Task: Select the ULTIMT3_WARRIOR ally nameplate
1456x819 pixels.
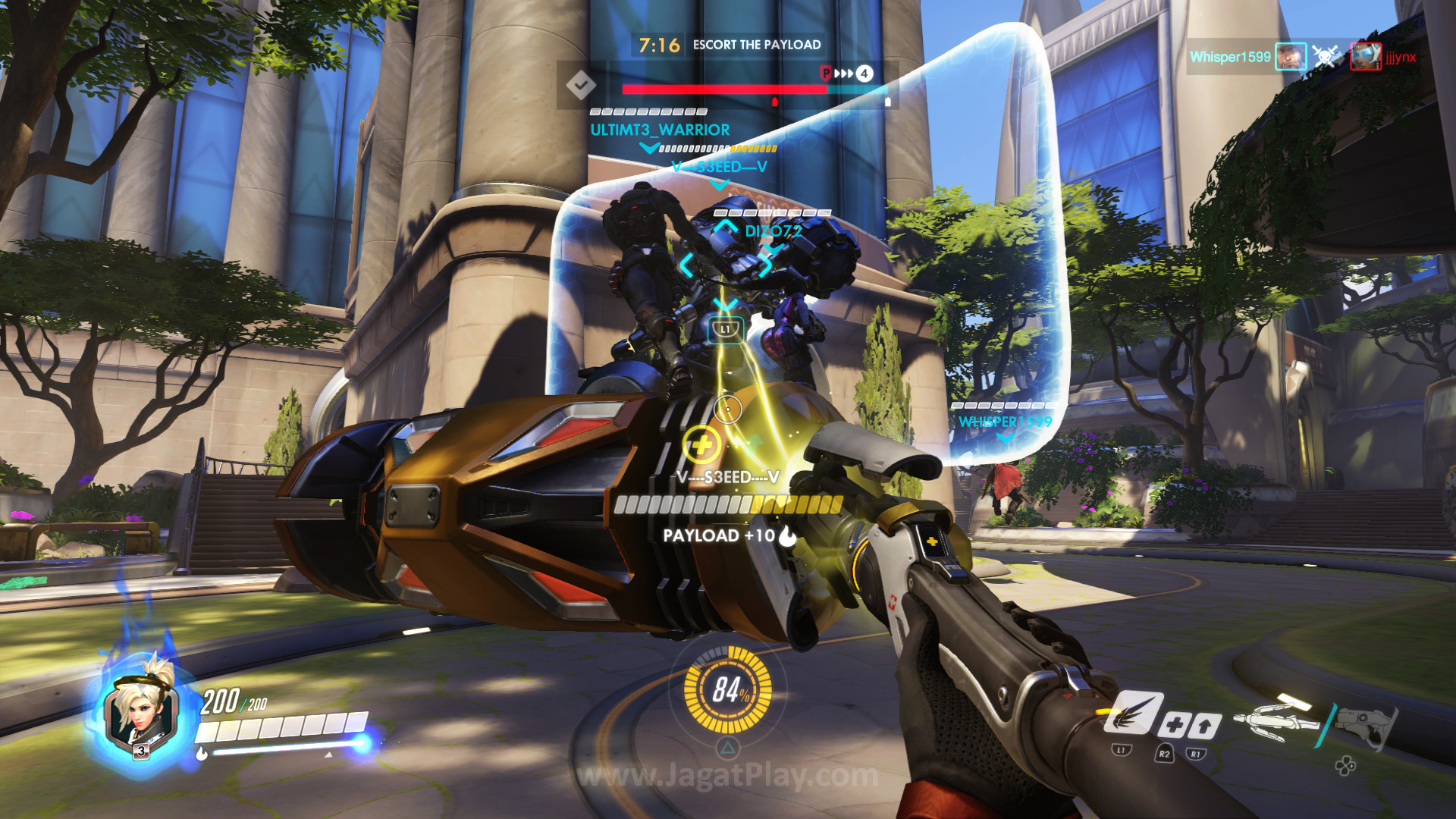Action: 660,130
